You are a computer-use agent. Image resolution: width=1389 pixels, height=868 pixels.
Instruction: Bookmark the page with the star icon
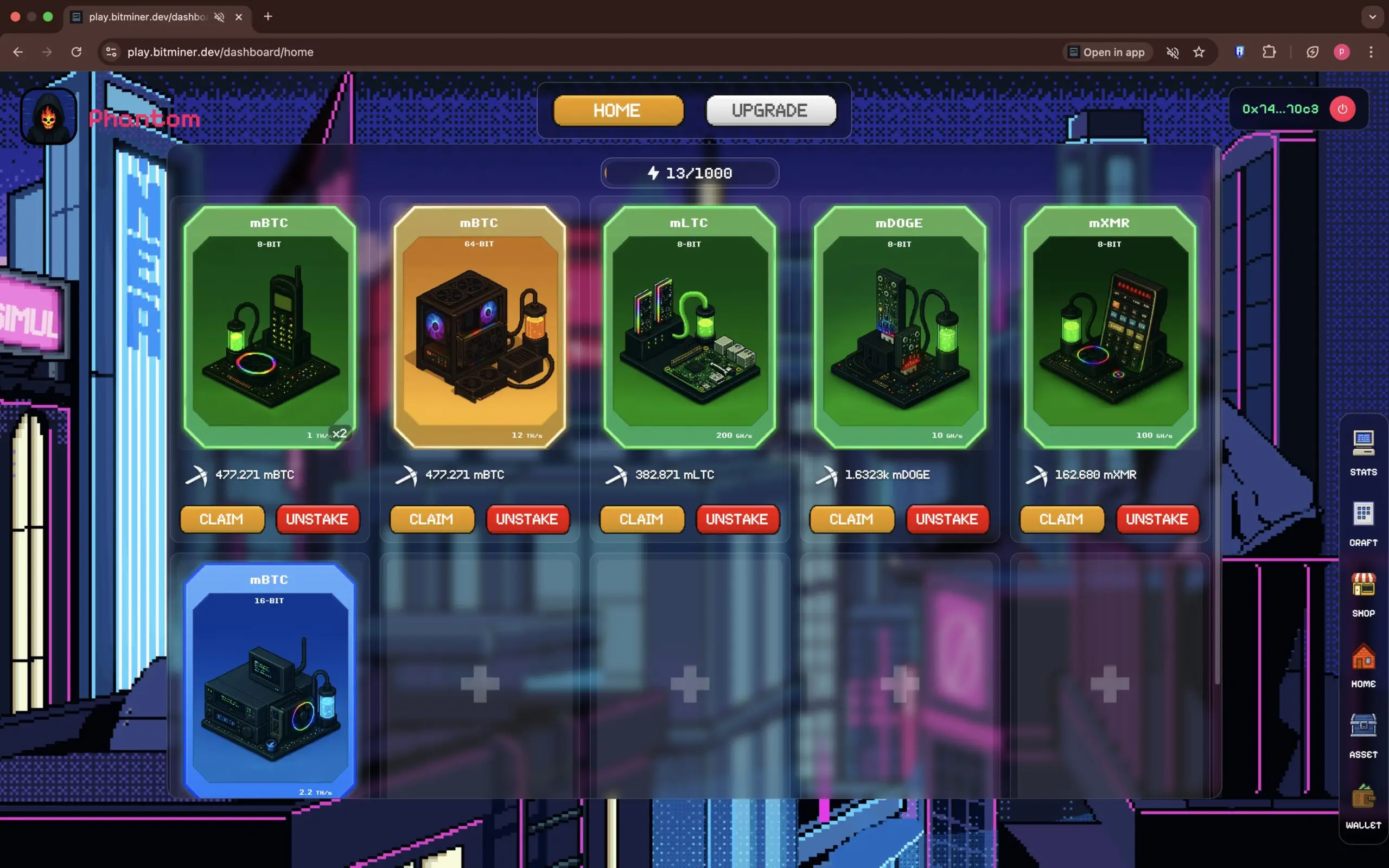tap(1199, 52)
